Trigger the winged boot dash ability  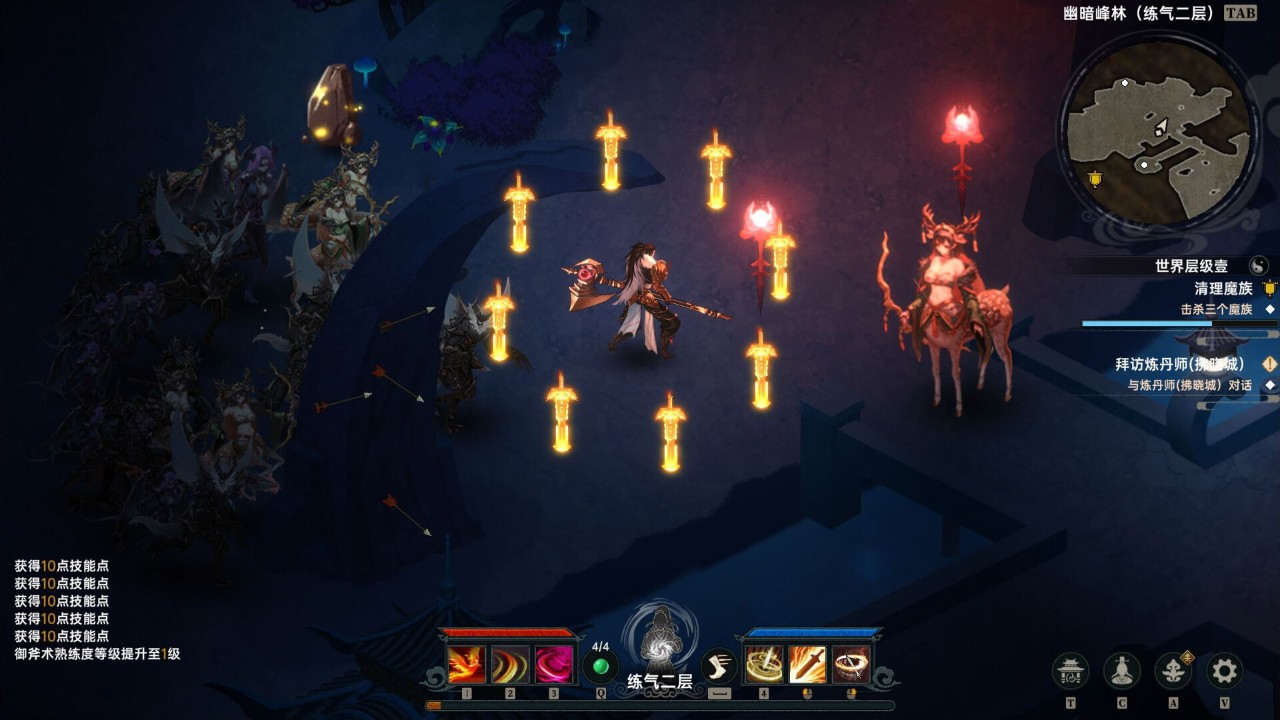pos(719,667)
